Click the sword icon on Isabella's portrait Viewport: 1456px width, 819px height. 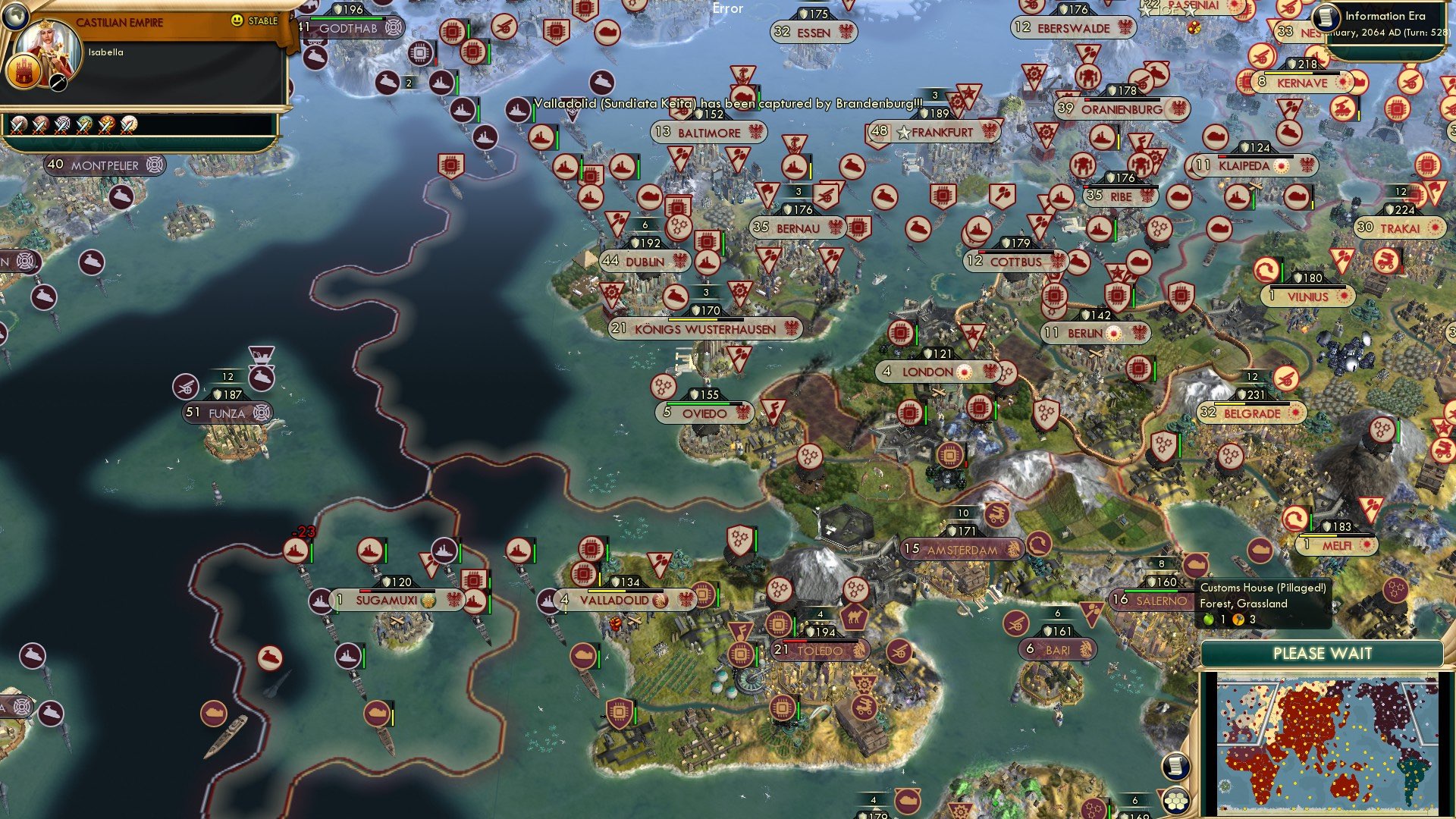[x=58, y=83]
